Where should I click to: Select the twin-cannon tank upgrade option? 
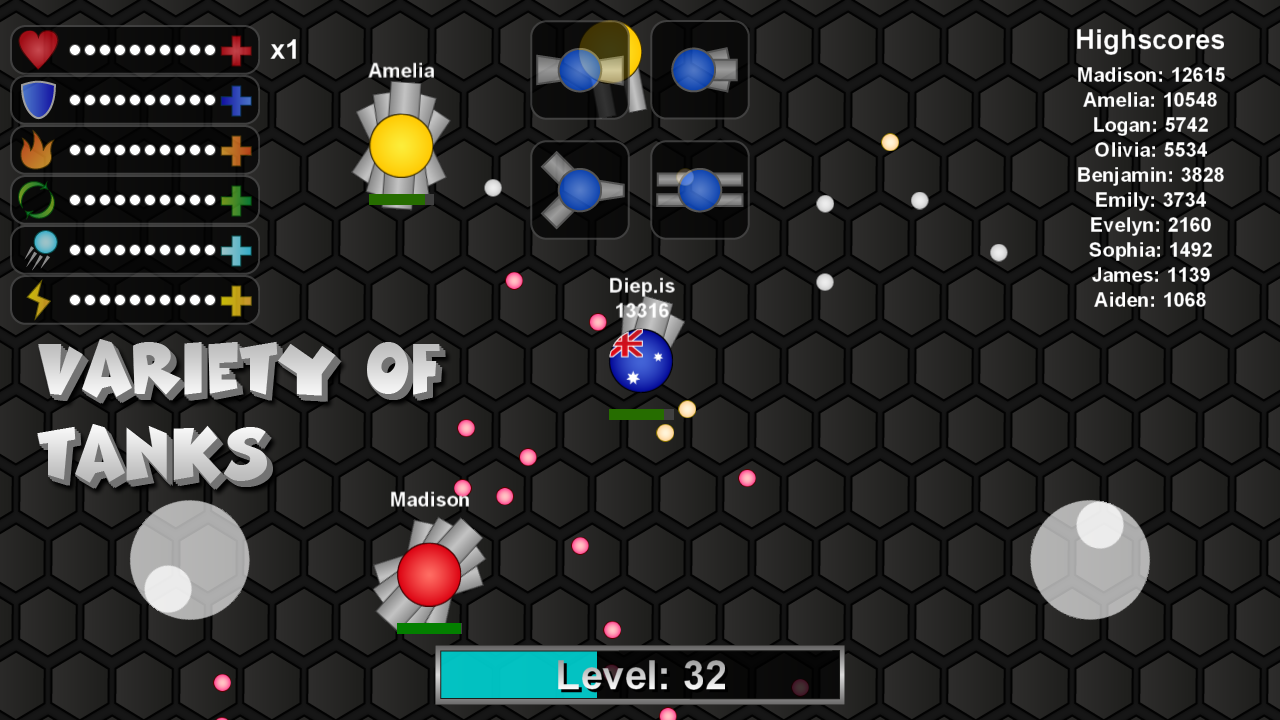580,69
